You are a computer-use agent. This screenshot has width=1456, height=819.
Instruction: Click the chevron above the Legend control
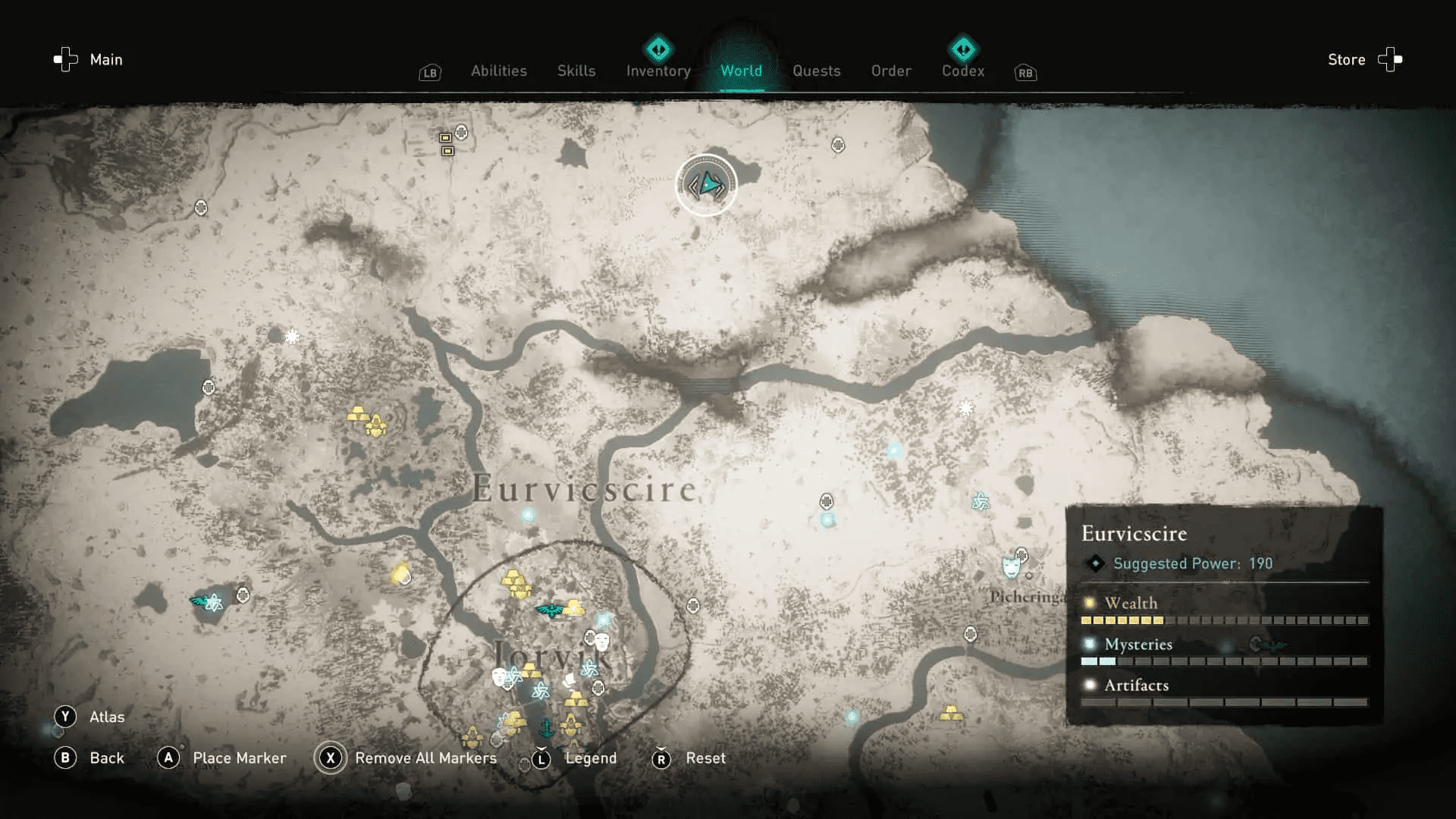[541, 749]
